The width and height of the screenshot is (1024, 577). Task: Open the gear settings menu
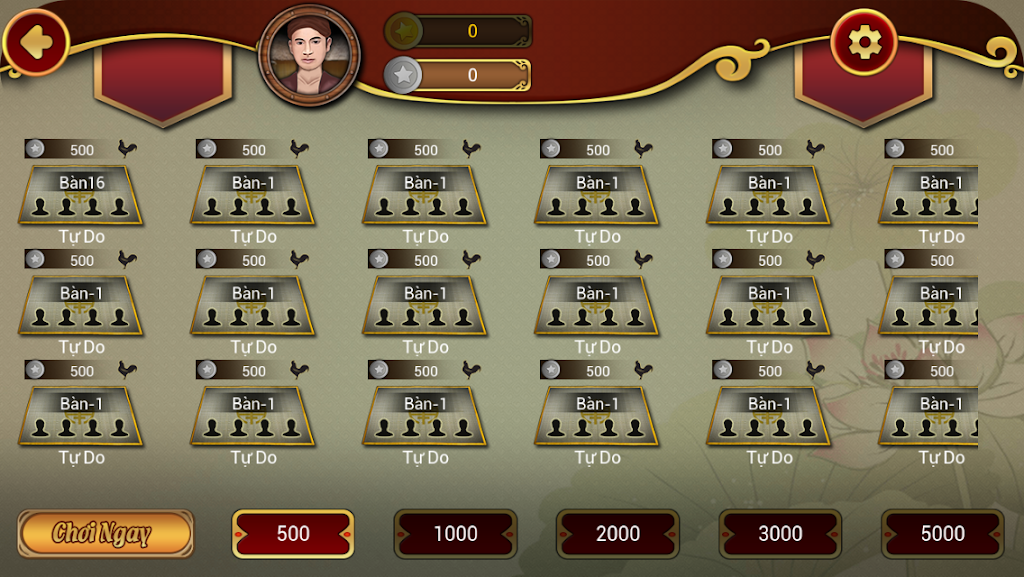click(862, 42)
